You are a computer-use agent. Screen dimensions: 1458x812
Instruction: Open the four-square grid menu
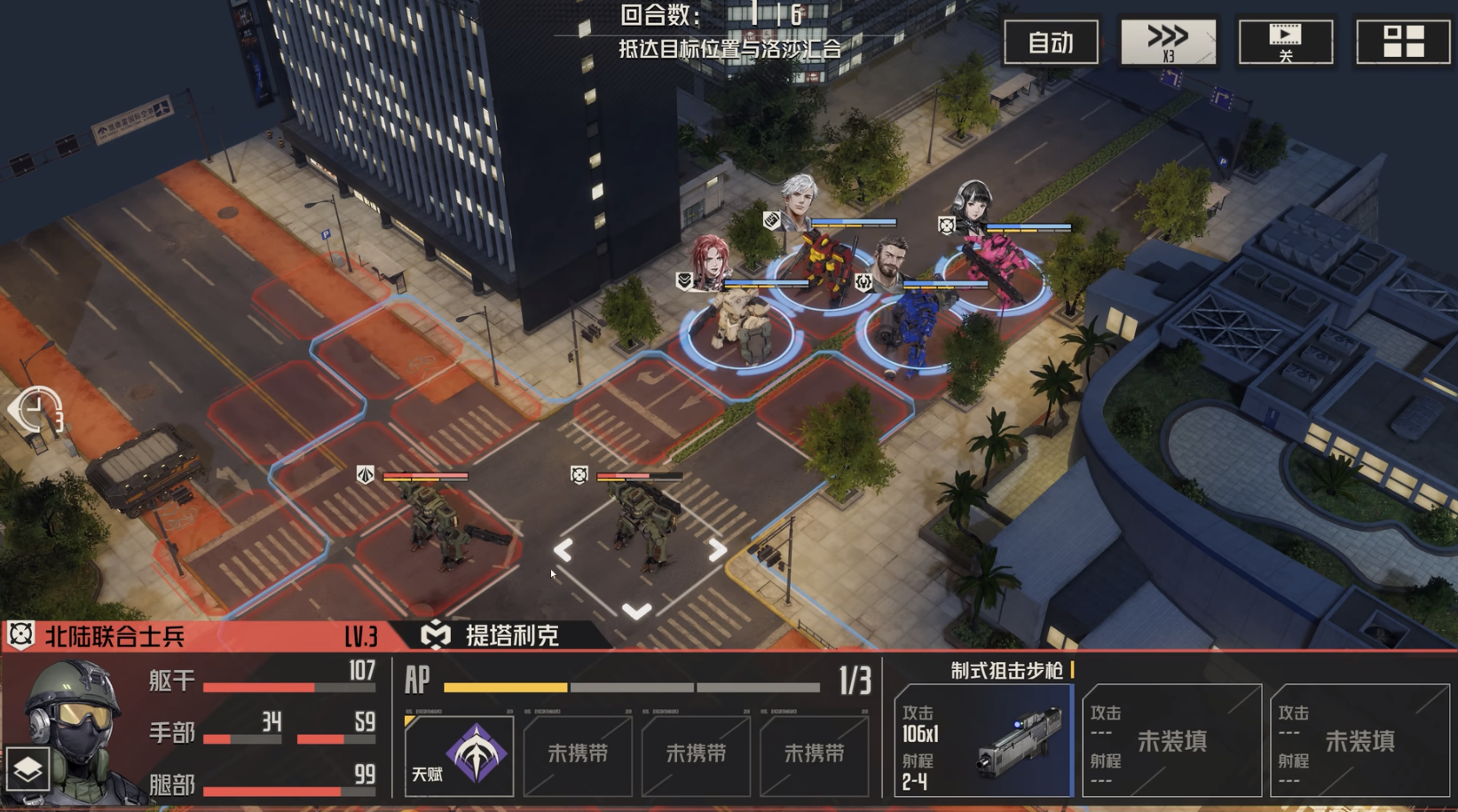1402,42
